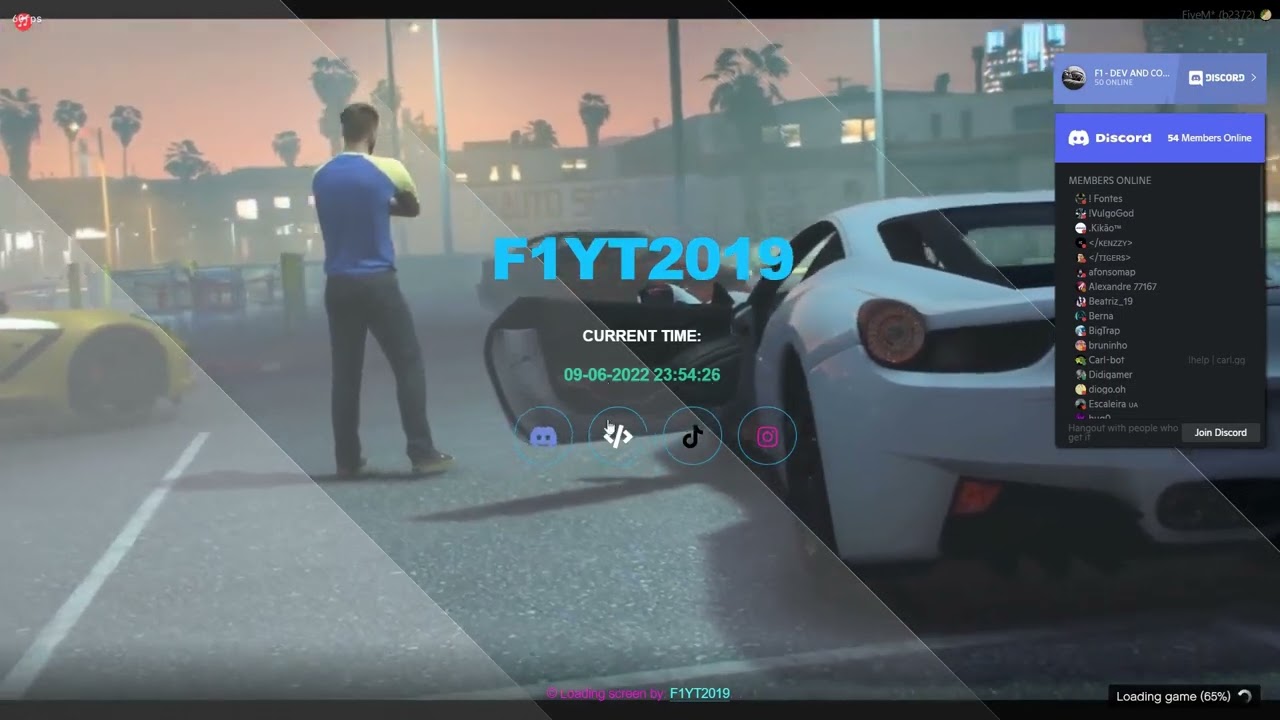1280x720 pixels.
Task: Click the code brackets icon
Action: [x=618, y=436]
